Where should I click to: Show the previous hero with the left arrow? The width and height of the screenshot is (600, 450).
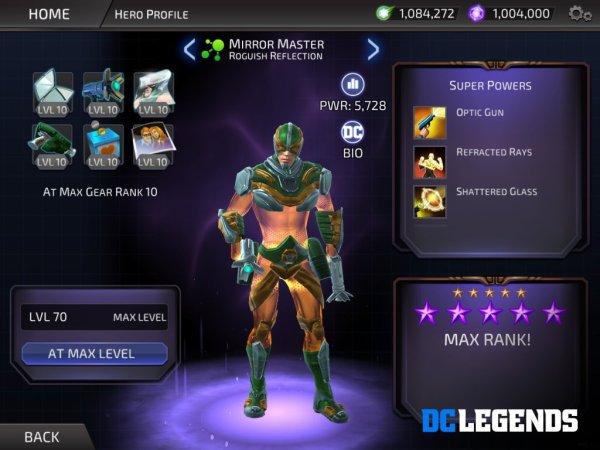click(x=190, y=49)
